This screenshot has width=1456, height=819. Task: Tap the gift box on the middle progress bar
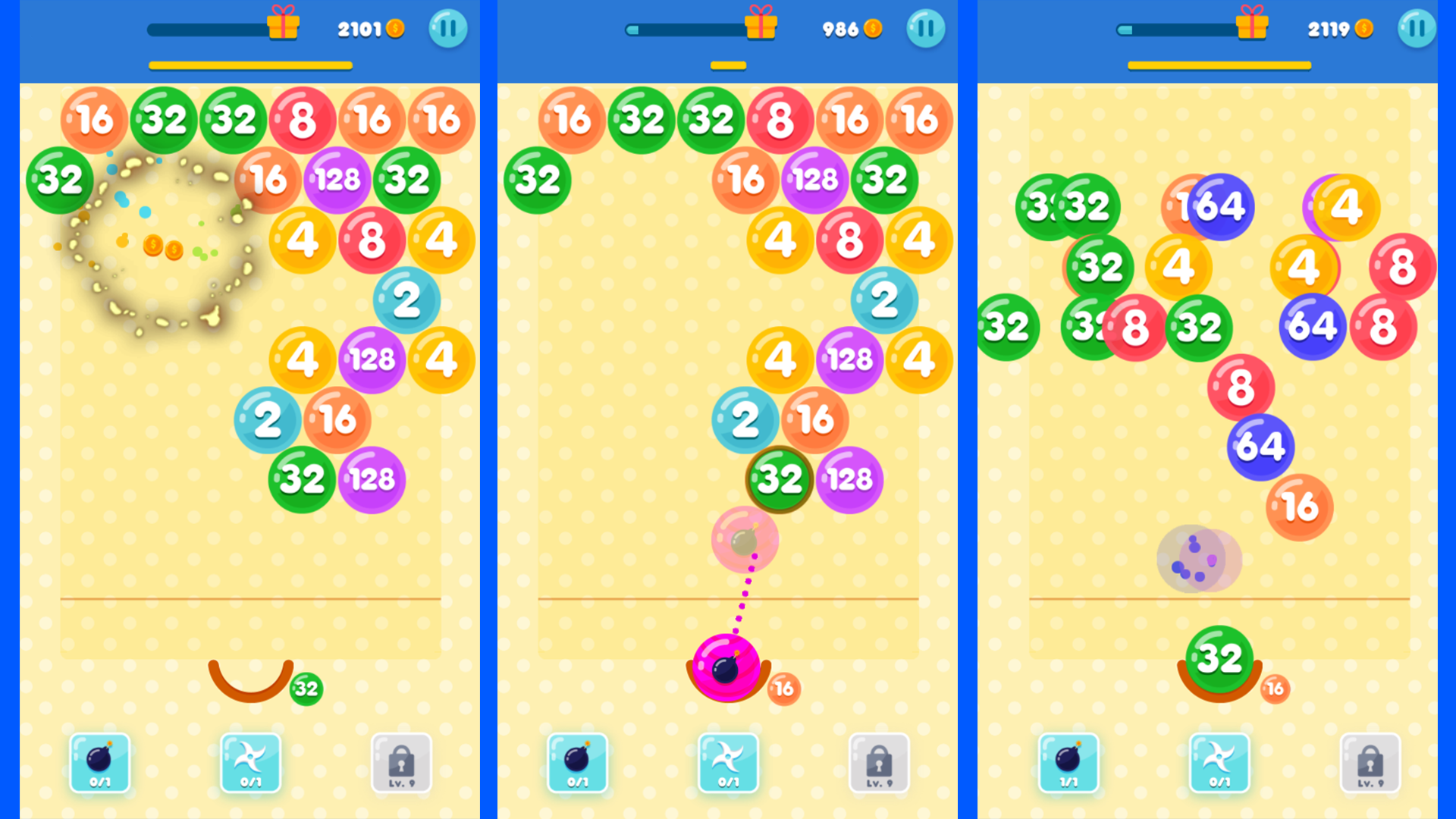[x=761, y=24]
